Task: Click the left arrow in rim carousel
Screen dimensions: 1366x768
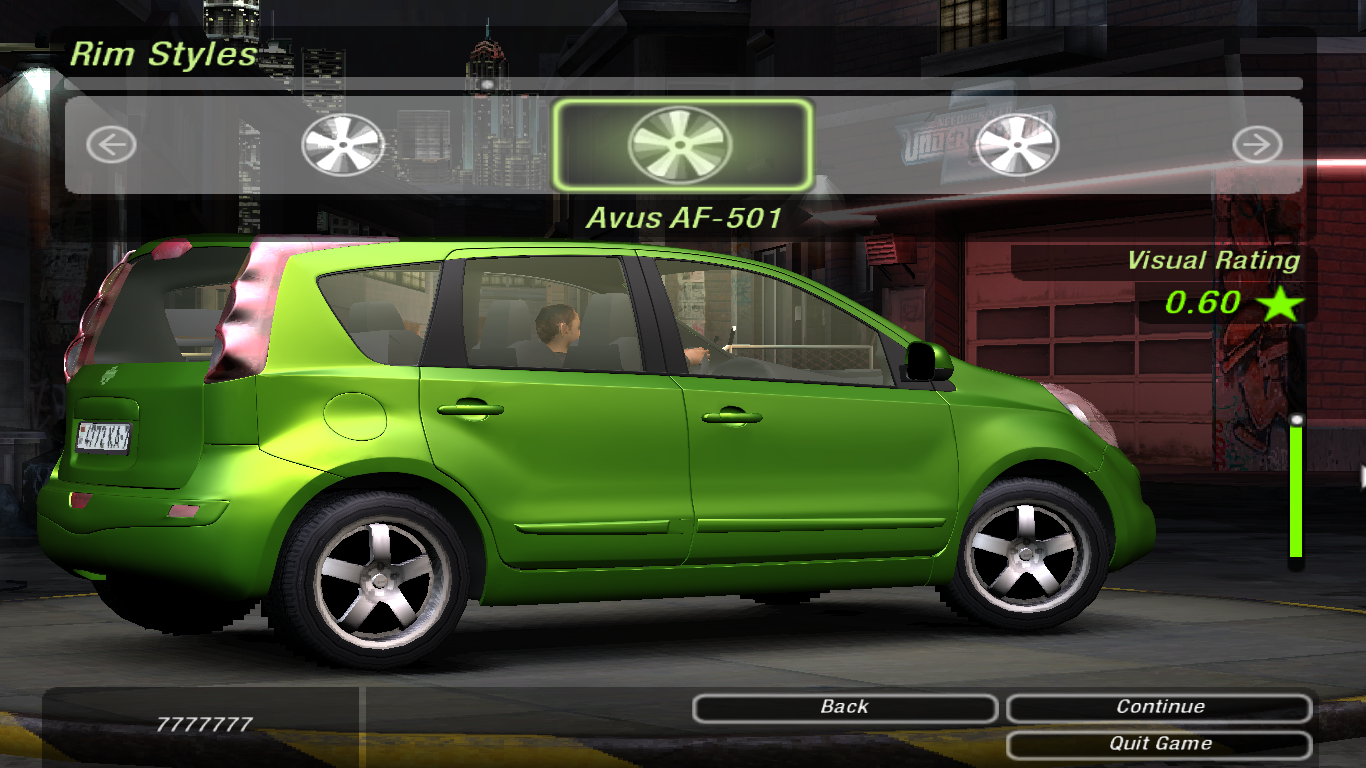Action: (x=111, y=146)
